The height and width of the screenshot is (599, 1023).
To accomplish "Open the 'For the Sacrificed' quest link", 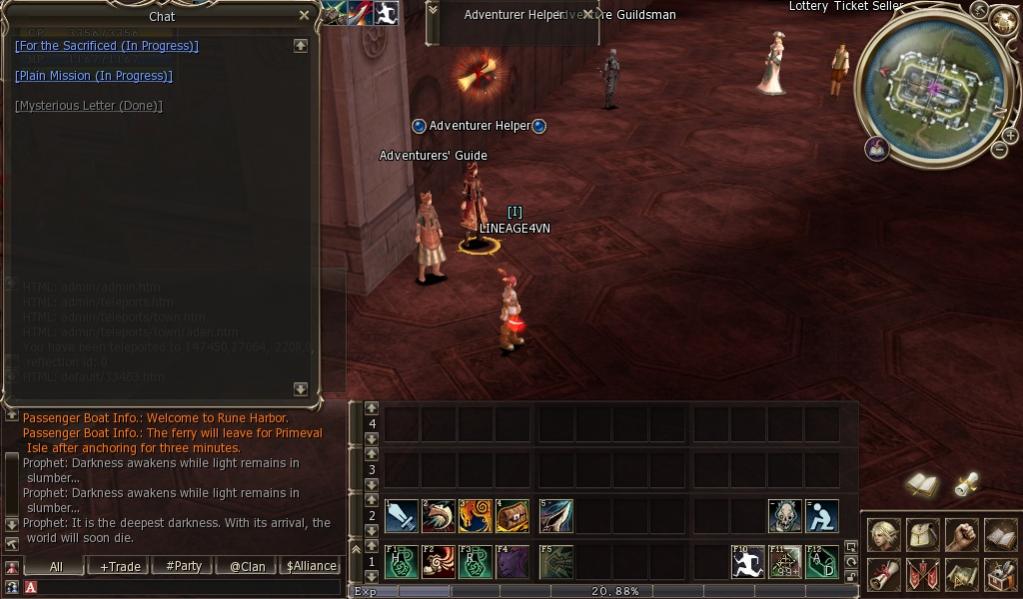I will [x=106, y=46].
